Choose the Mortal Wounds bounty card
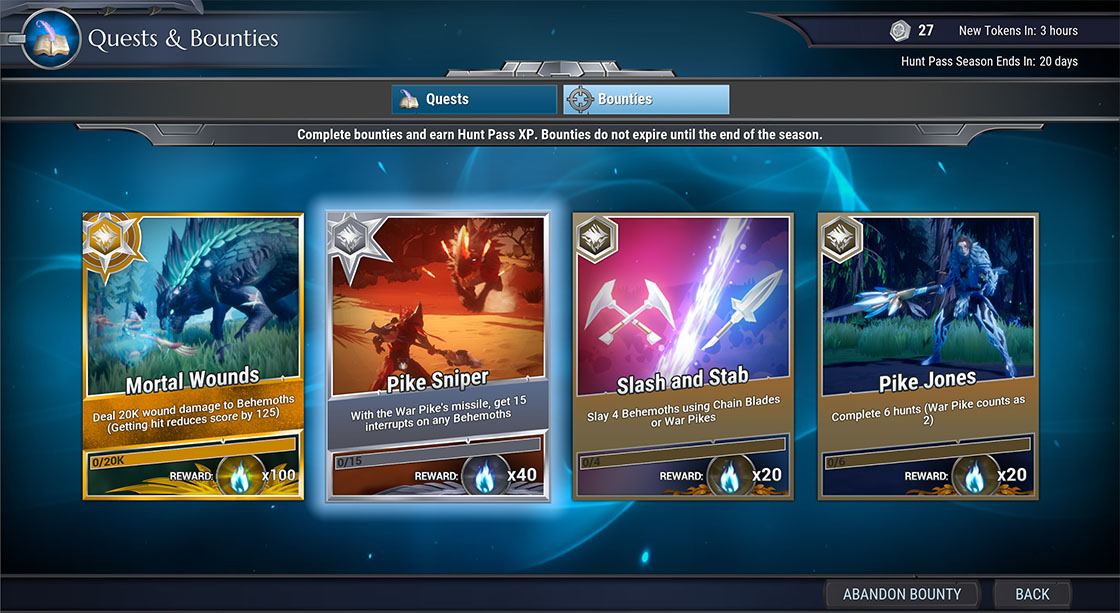 (193, 355)
